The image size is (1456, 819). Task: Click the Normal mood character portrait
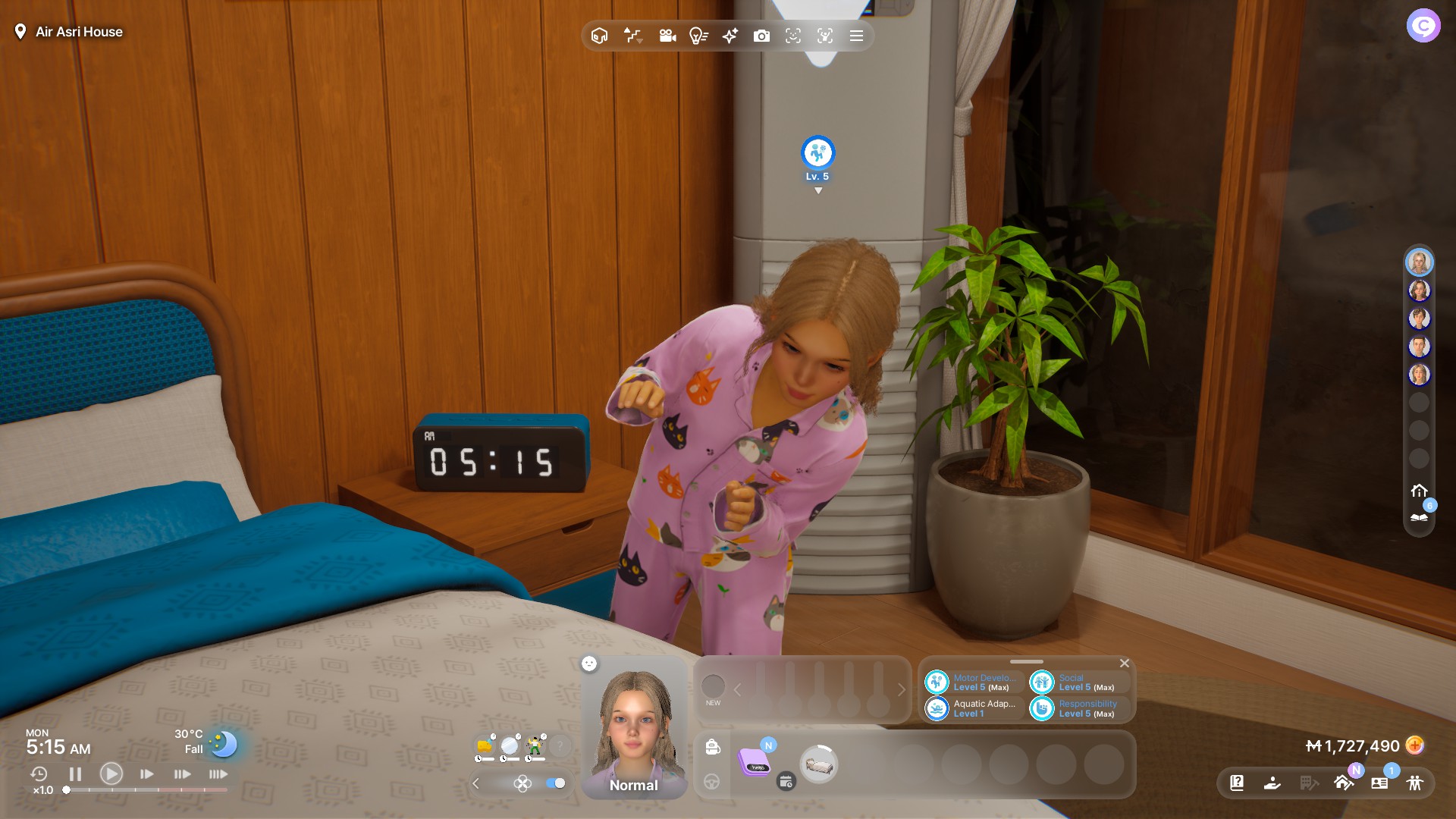click(634, 728)
